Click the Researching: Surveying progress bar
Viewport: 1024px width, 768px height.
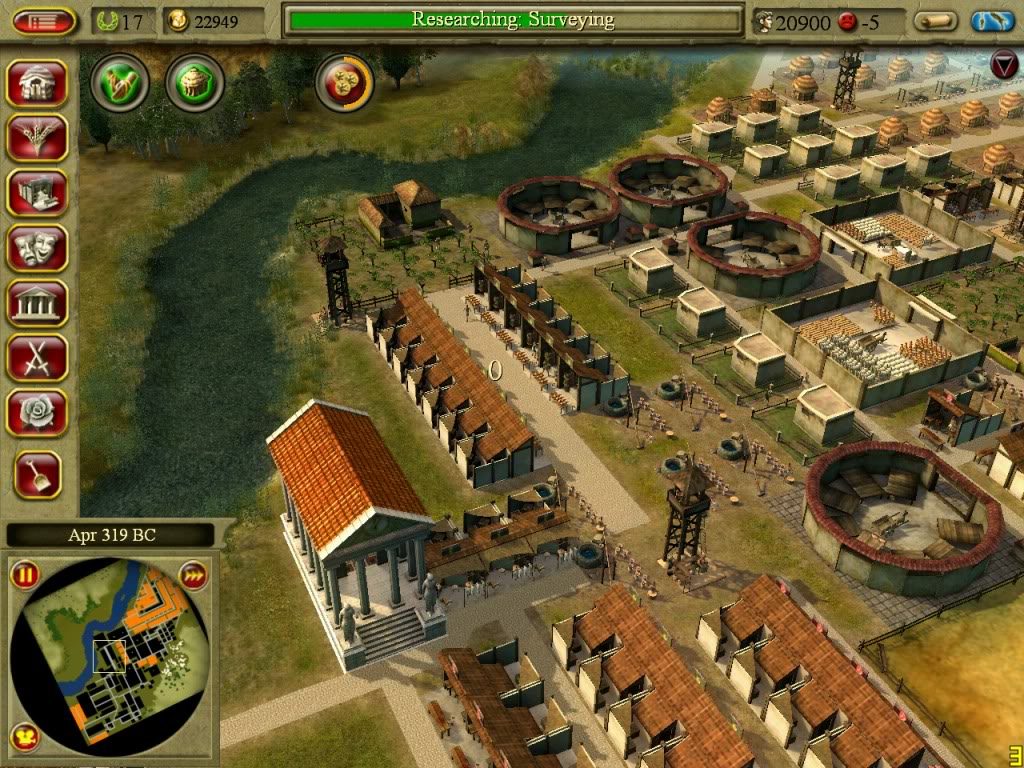click(513, 20)
